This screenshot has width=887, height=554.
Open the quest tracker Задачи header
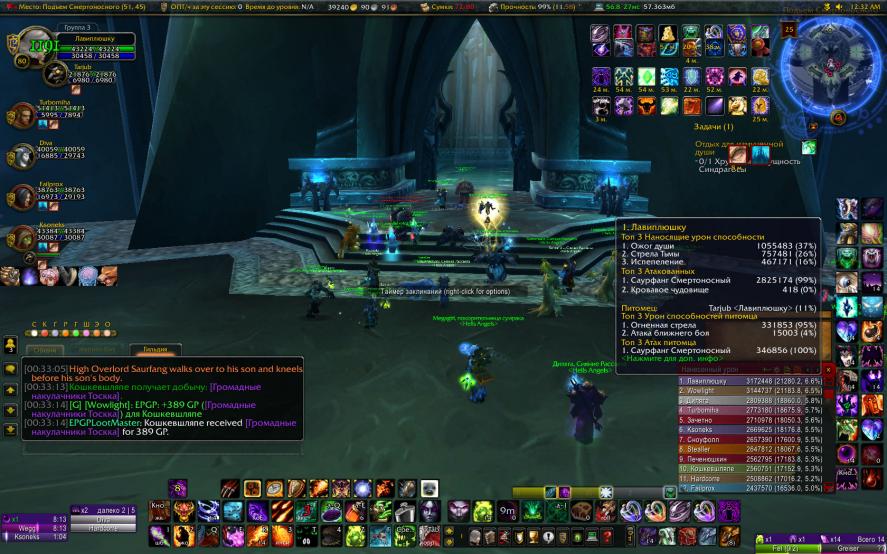[x=714, y=127]
